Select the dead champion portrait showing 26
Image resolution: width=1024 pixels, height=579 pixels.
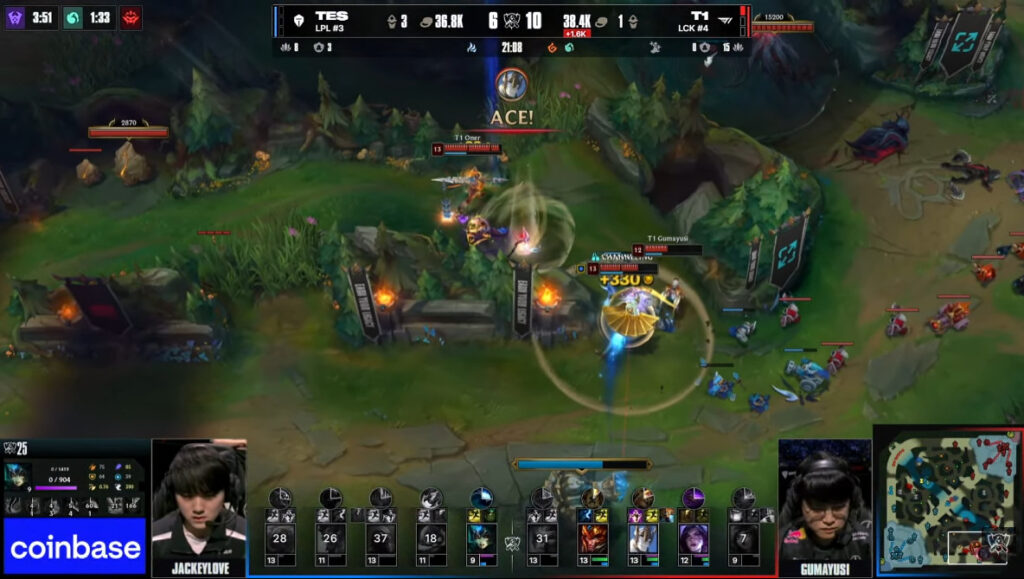(330, 539)
